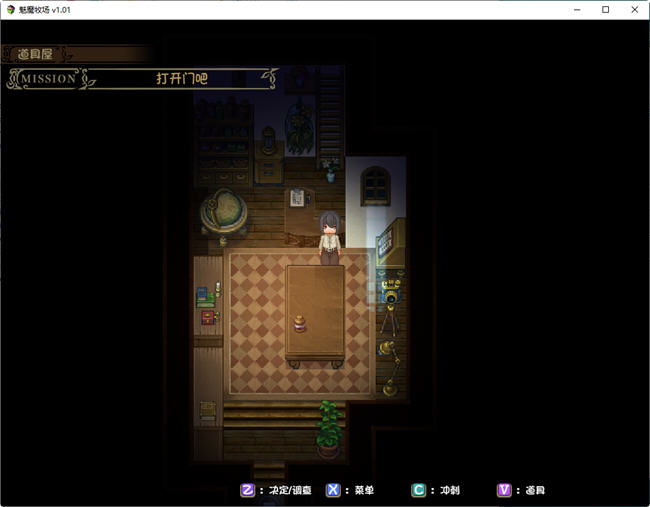650x507 pixels.
Task: Close the game window
Action: click(633, 9)
